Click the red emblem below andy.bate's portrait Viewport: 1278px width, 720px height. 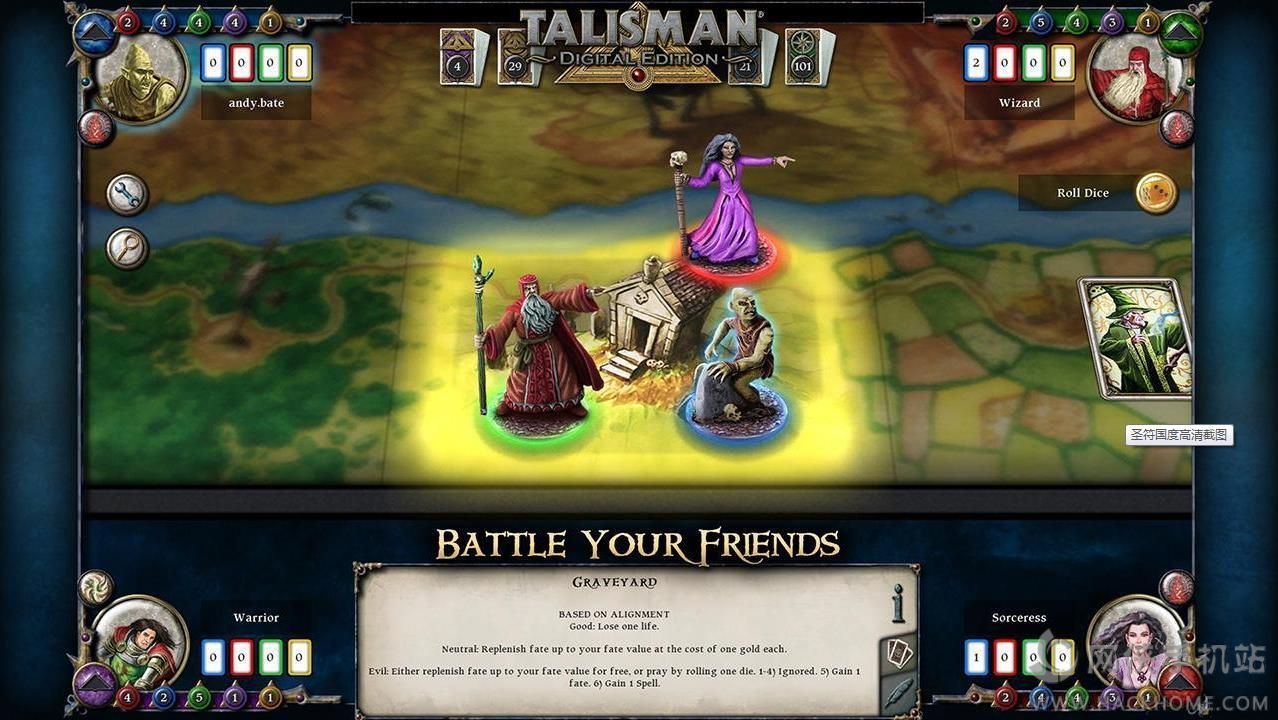click(x=96, y=128)
